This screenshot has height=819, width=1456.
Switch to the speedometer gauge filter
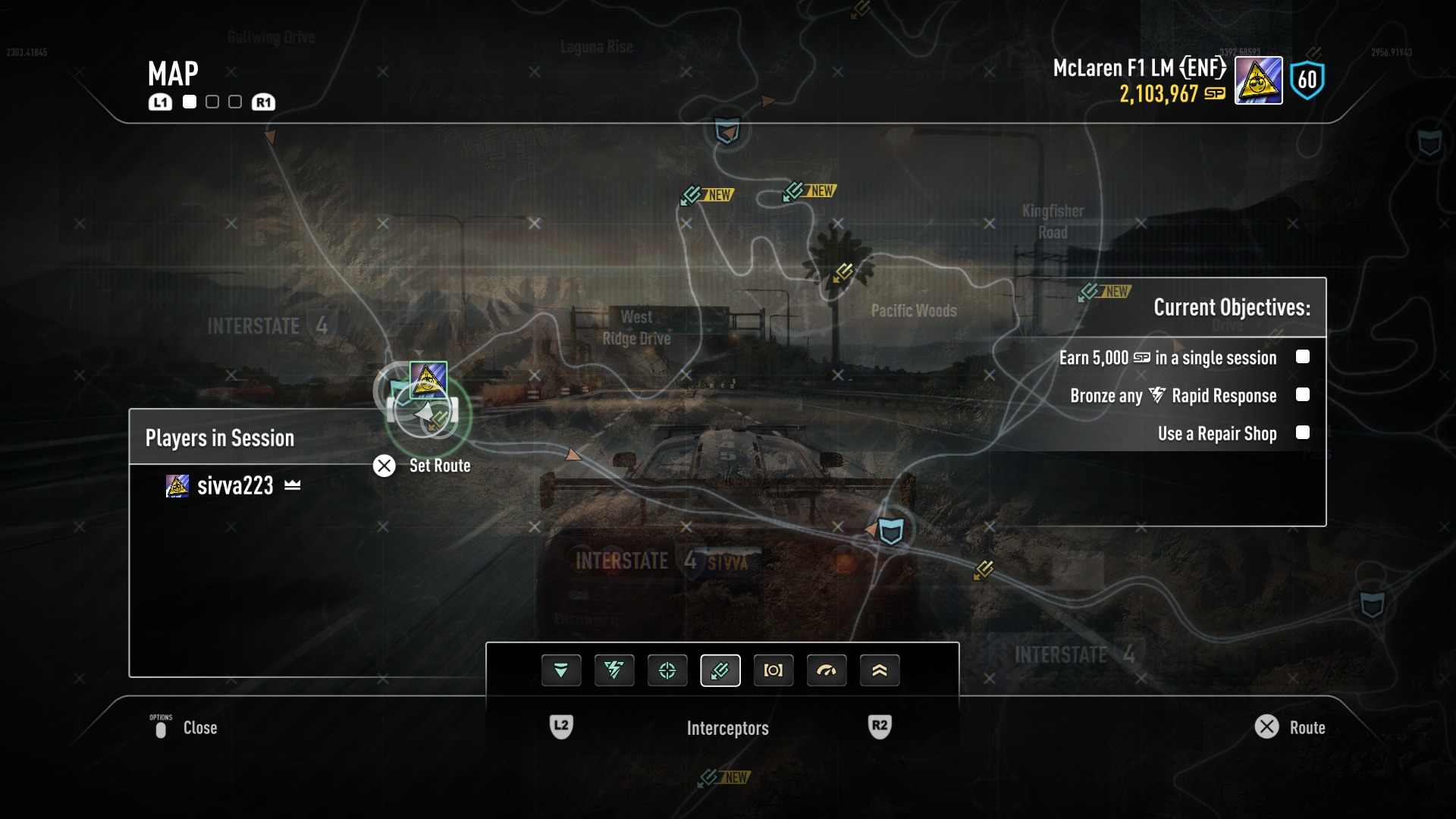826,670
